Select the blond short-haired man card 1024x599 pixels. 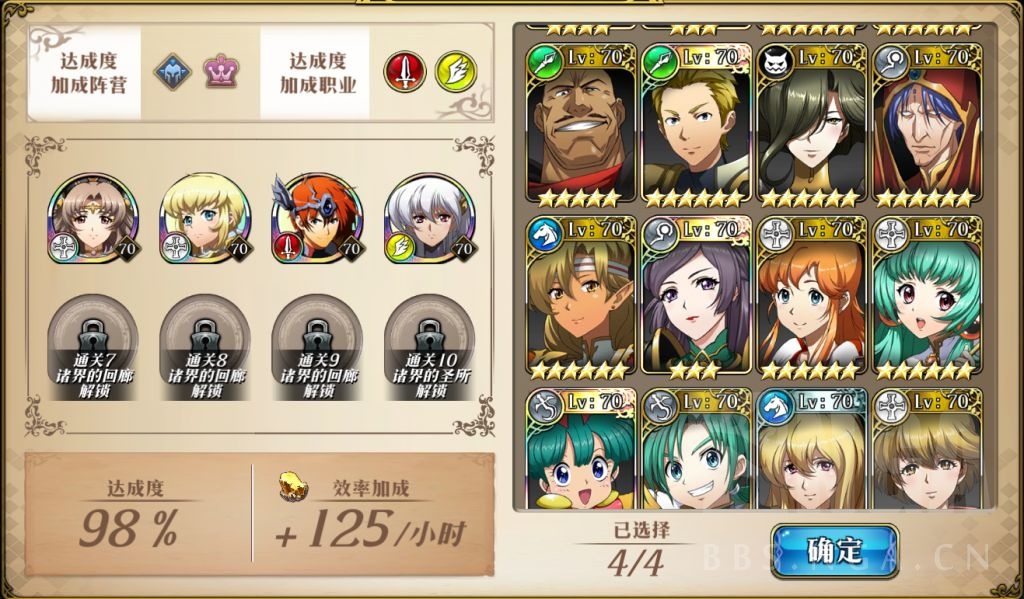pos(696,126)
